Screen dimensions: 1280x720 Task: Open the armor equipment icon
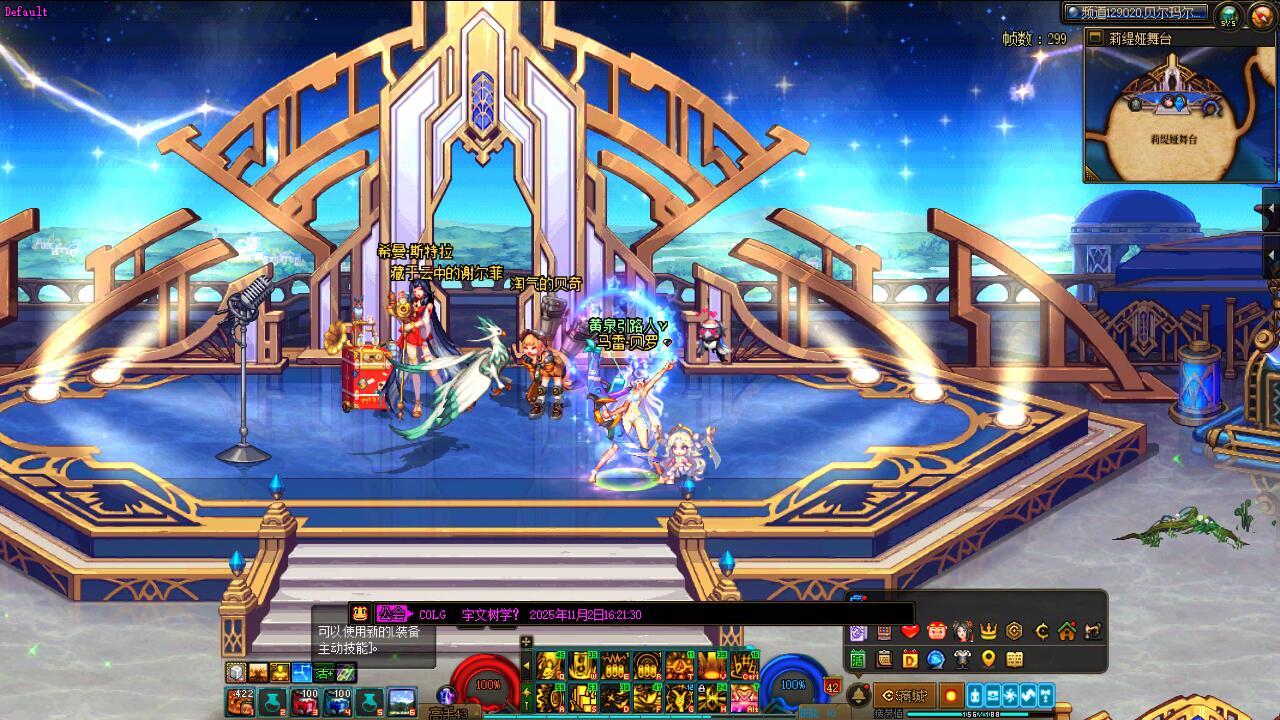[x=962, y=659]
